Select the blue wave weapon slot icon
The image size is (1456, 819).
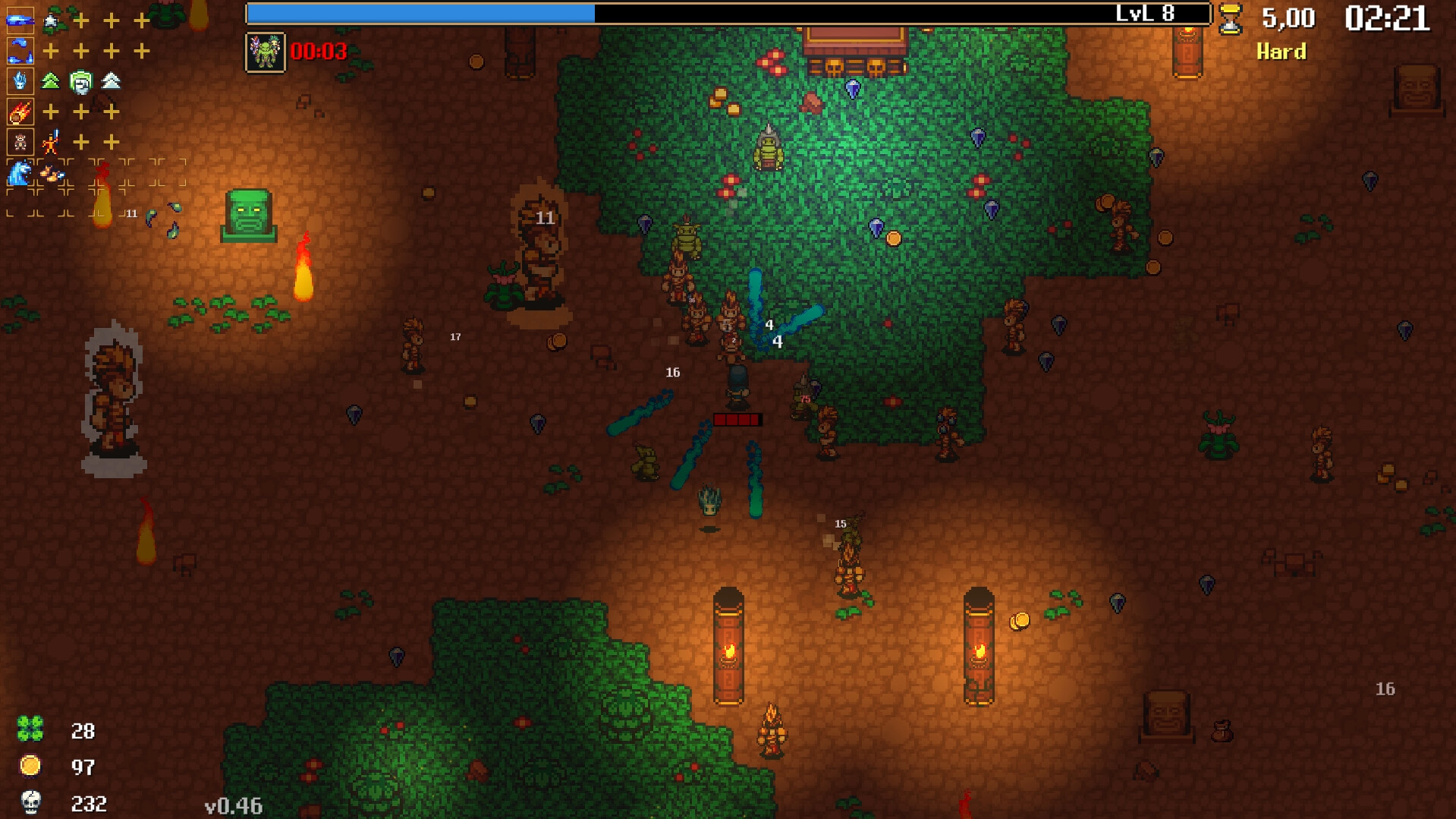point(19,20)
